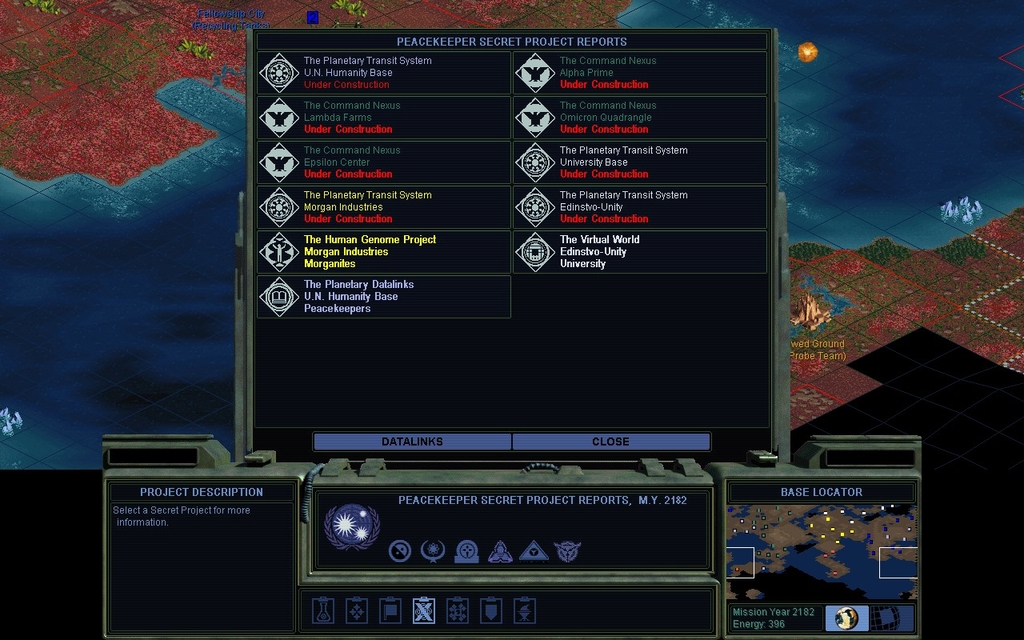Open the research flask report
The width and height of the screenshot is (1024, 640).
coord(323,610)
